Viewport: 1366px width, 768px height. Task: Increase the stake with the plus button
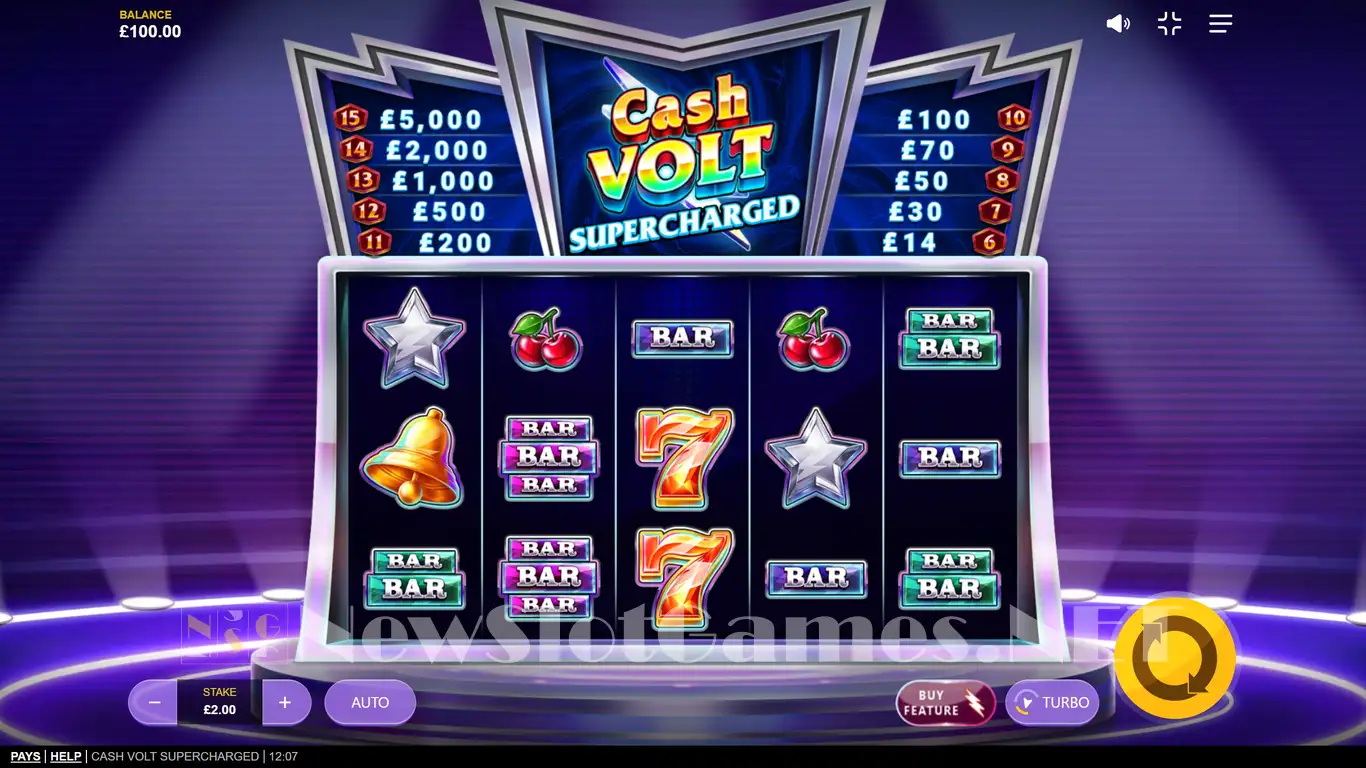[285, 703]
